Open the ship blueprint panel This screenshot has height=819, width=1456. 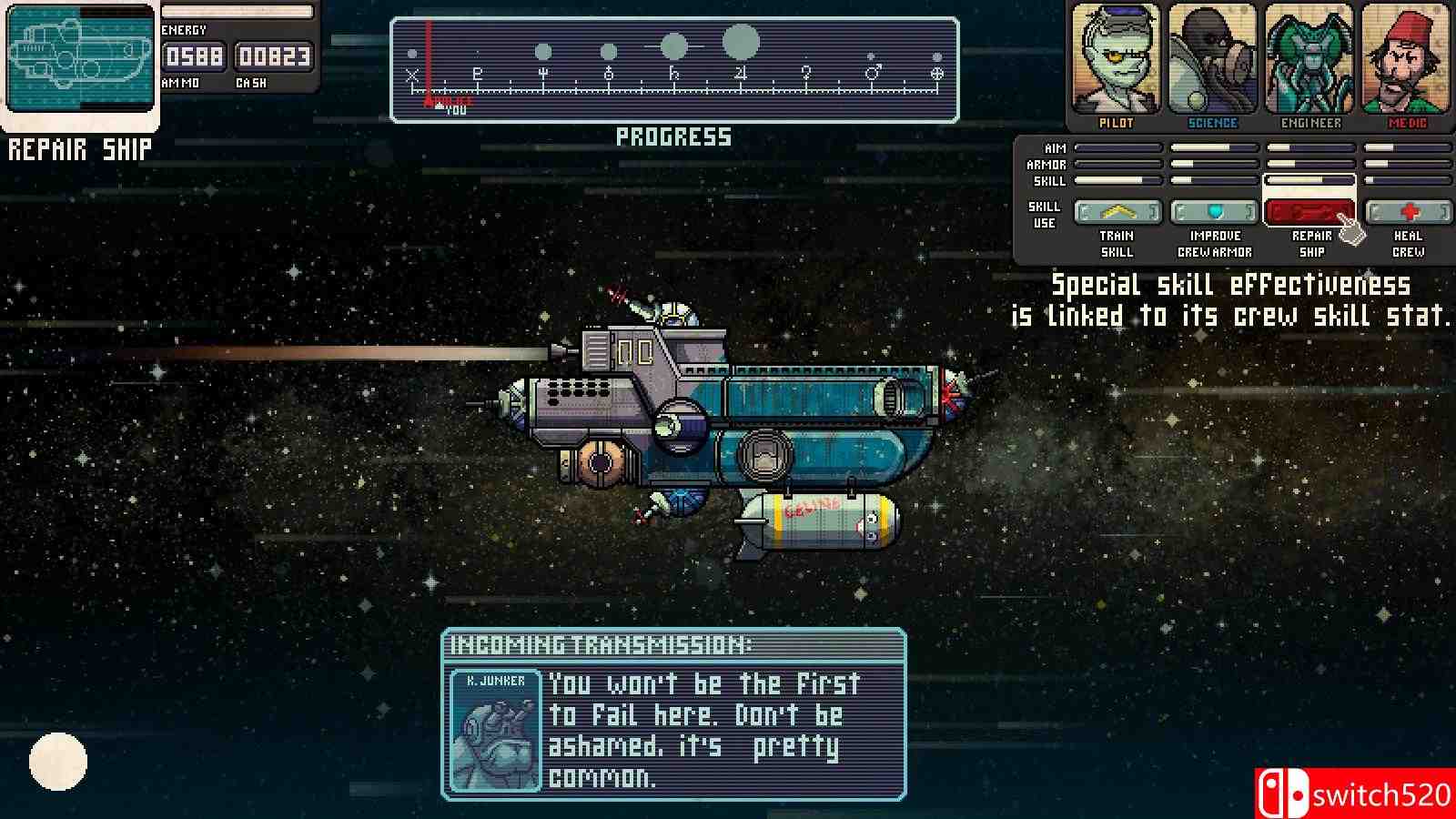[80, 58]
